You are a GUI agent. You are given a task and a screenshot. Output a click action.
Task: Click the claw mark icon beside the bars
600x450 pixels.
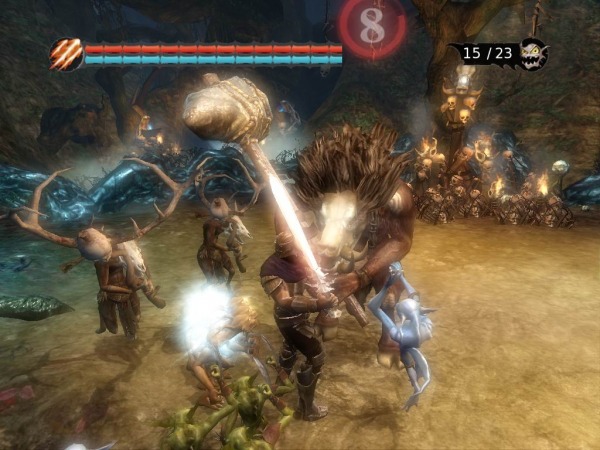pos(66,54)
